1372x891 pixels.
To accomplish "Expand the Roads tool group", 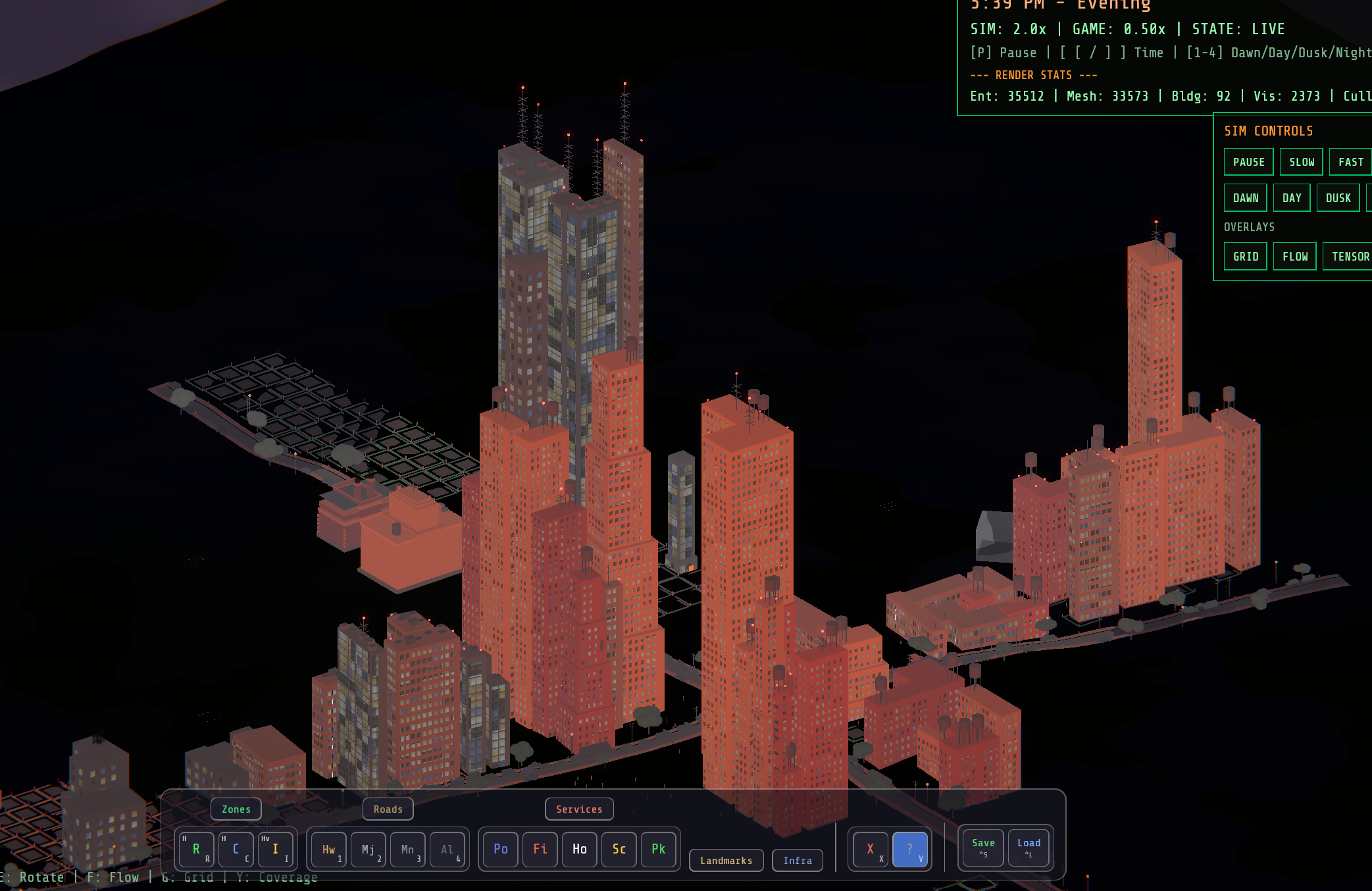I will pyautogui.click(x=388, y=809).
